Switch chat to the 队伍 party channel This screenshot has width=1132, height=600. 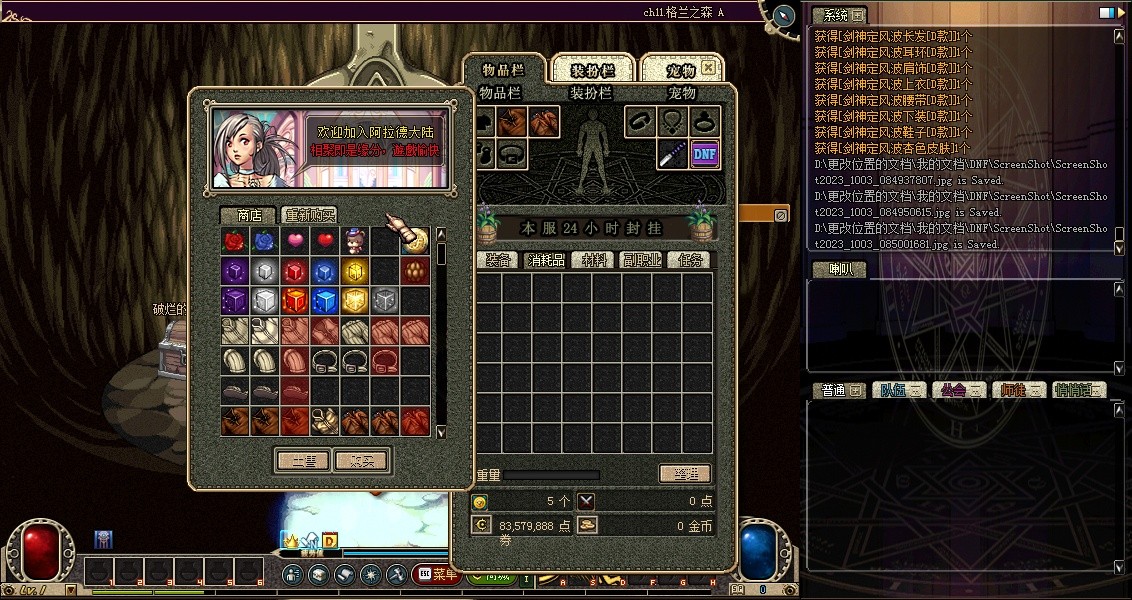[897, 390]
